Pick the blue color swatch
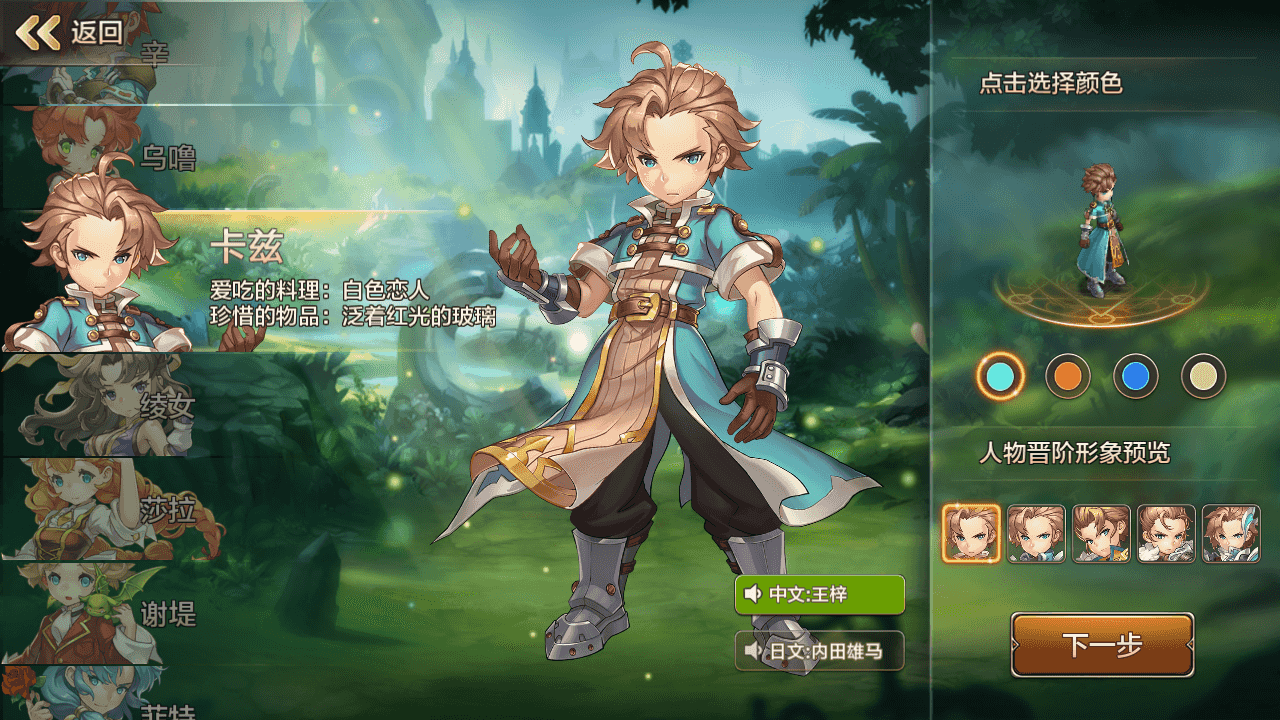 [1136, 377]
